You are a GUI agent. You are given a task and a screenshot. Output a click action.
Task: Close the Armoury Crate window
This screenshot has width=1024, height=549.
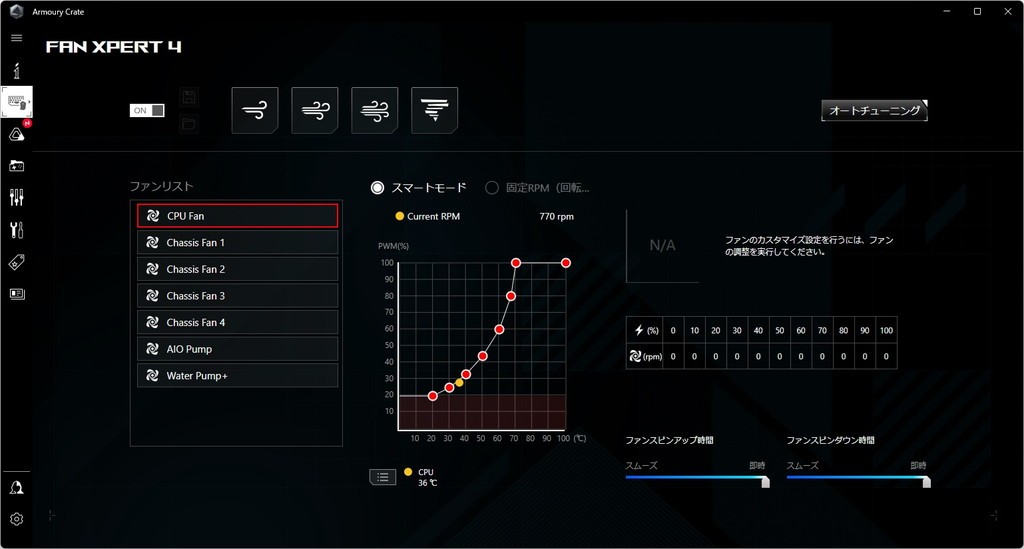point(1004,11)
